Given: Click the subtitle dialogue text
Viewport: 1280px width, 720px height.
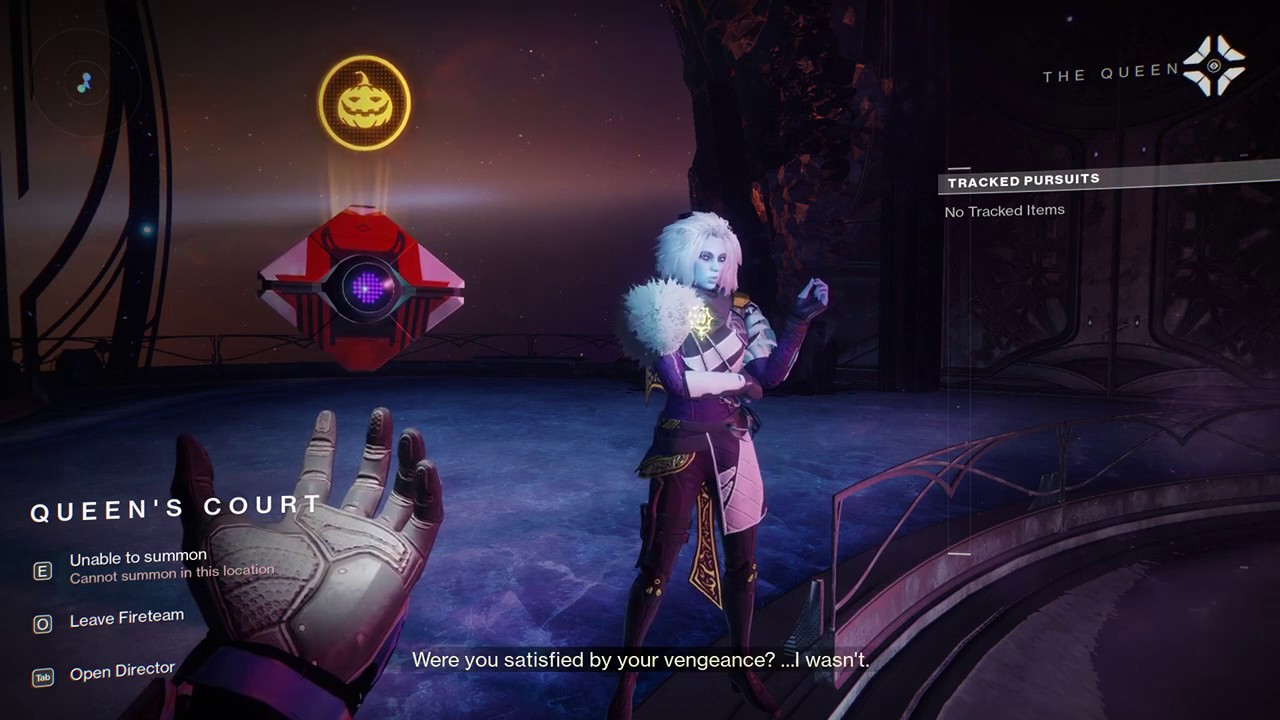Looking at the screenshot, I should click(x=640, y=660).
